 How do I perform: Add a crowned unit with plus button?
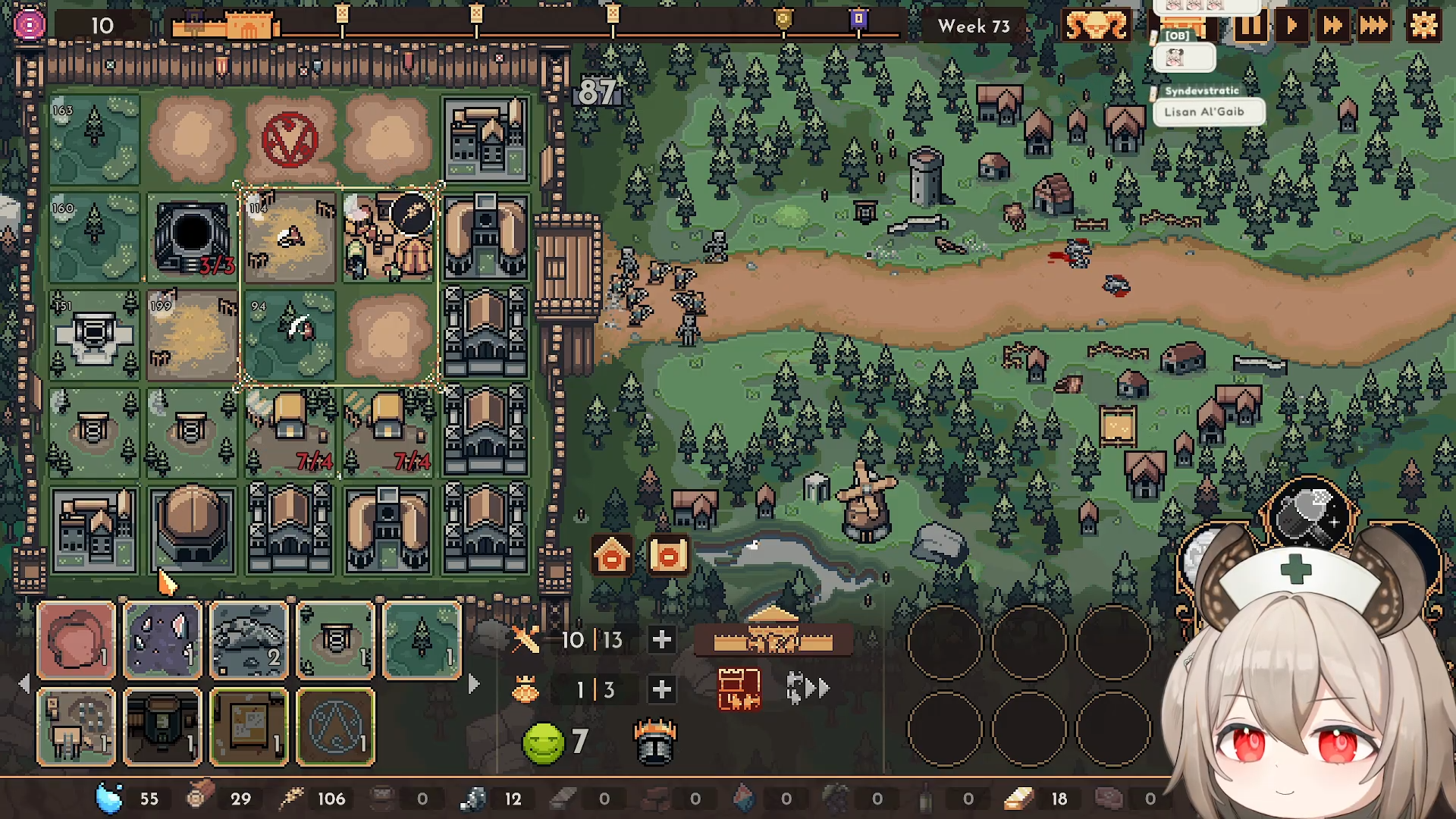pyautogui.click(x=661, y=689)
